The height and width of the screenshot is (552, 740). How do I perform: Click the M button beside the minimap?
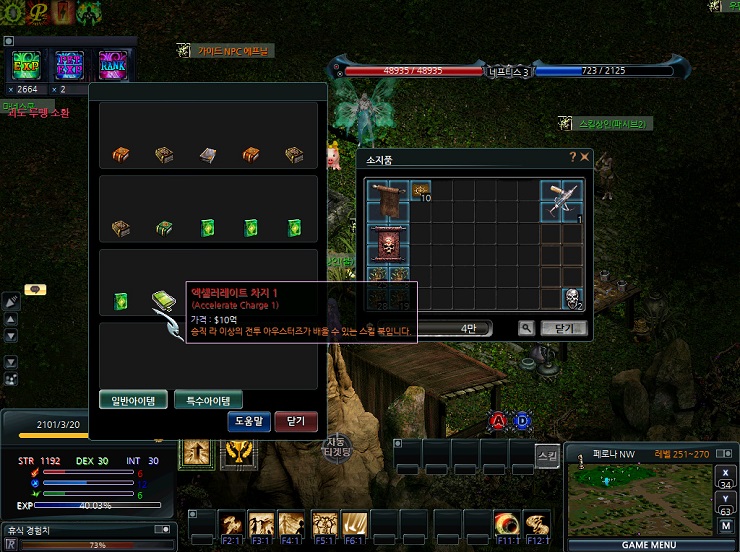click(725, 525)
